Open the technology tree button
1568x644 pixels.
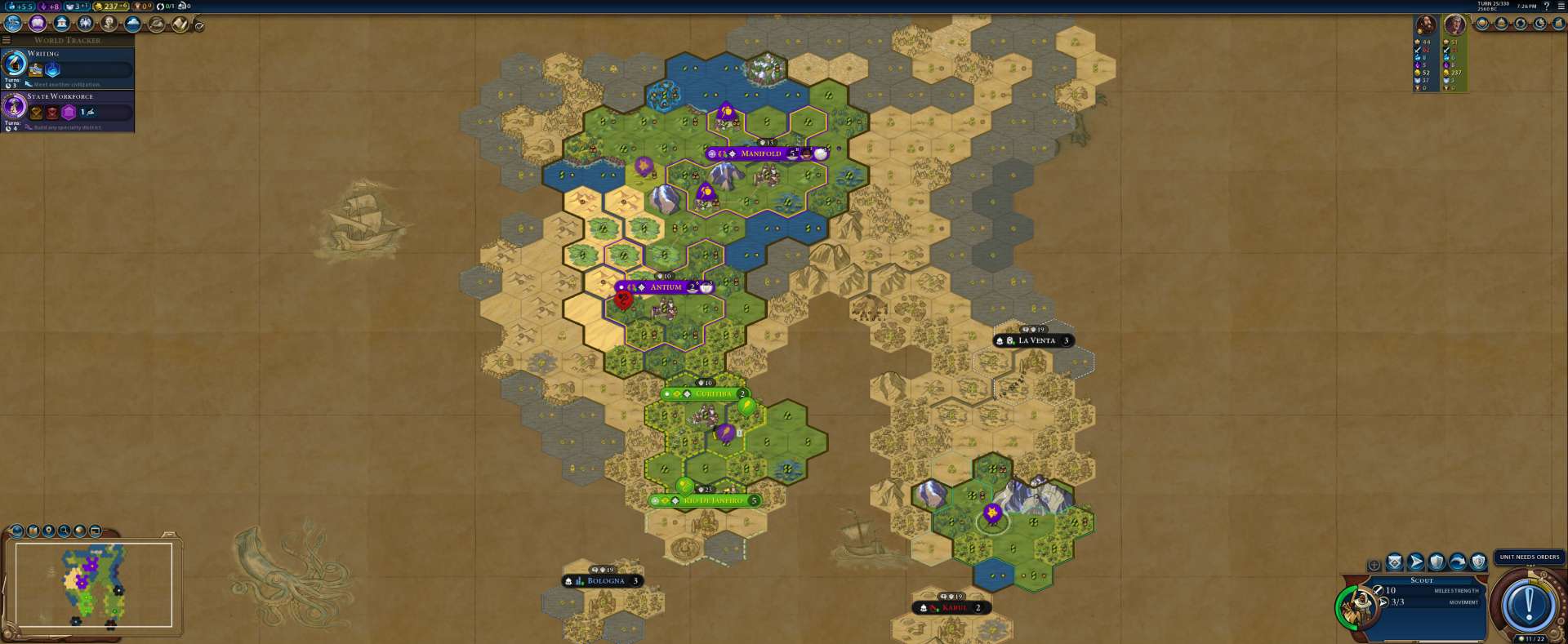pos(13,24)
